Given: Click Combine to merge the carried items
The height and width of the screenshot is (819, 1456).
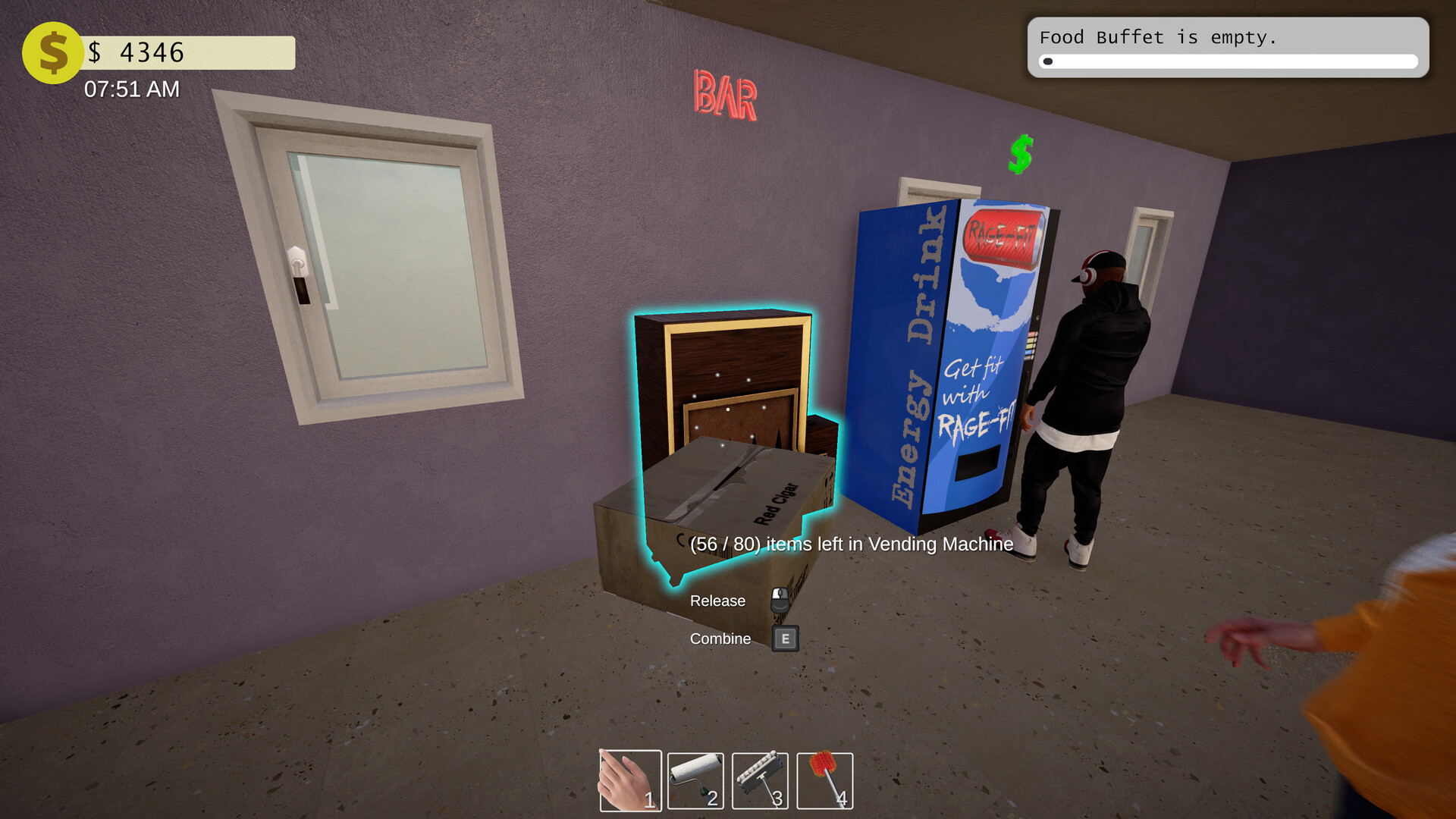Looking at the screenshot, I should pyautogui.click(x=719, y=639).
